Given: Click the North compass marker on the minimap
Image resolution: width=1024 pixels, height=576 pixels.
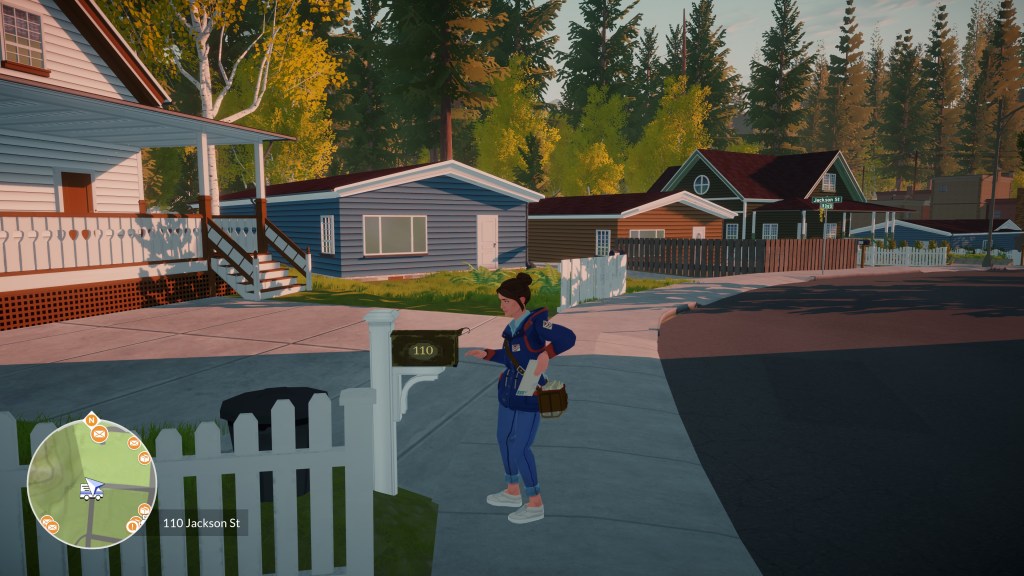Looking at the screenshot, I should [x=91, y=419].
